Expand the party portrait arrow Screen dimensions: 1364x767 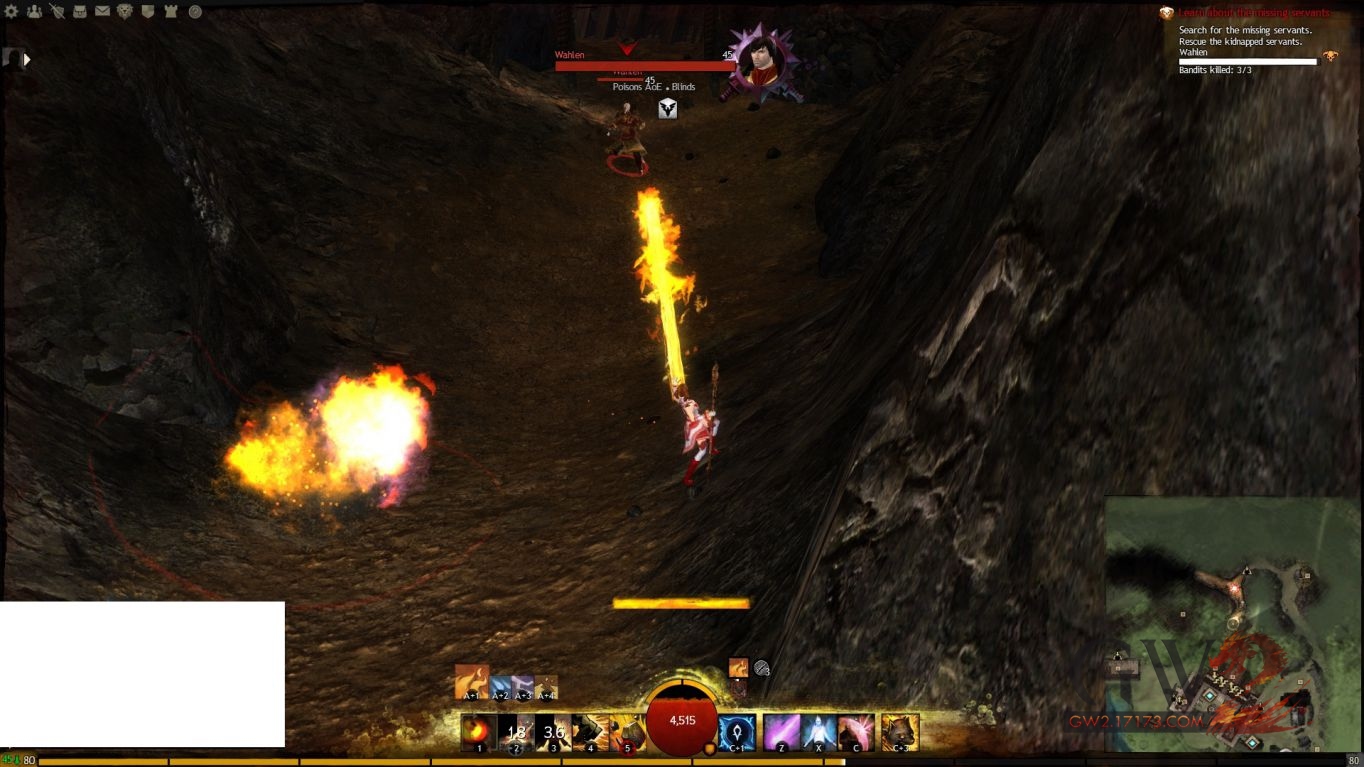pos(27,60)
